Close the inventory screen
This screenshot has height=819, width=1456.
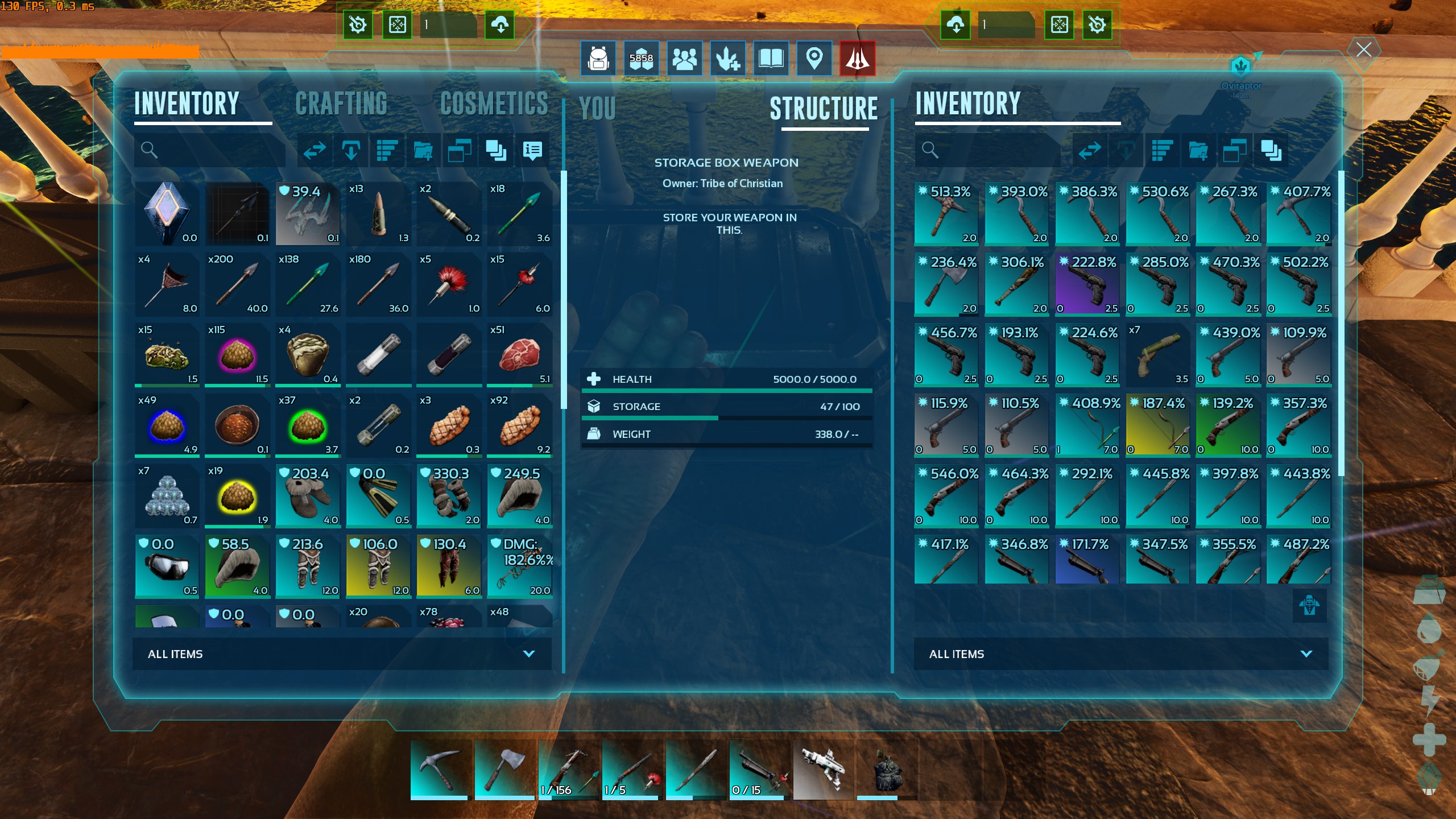point(1363,50)
